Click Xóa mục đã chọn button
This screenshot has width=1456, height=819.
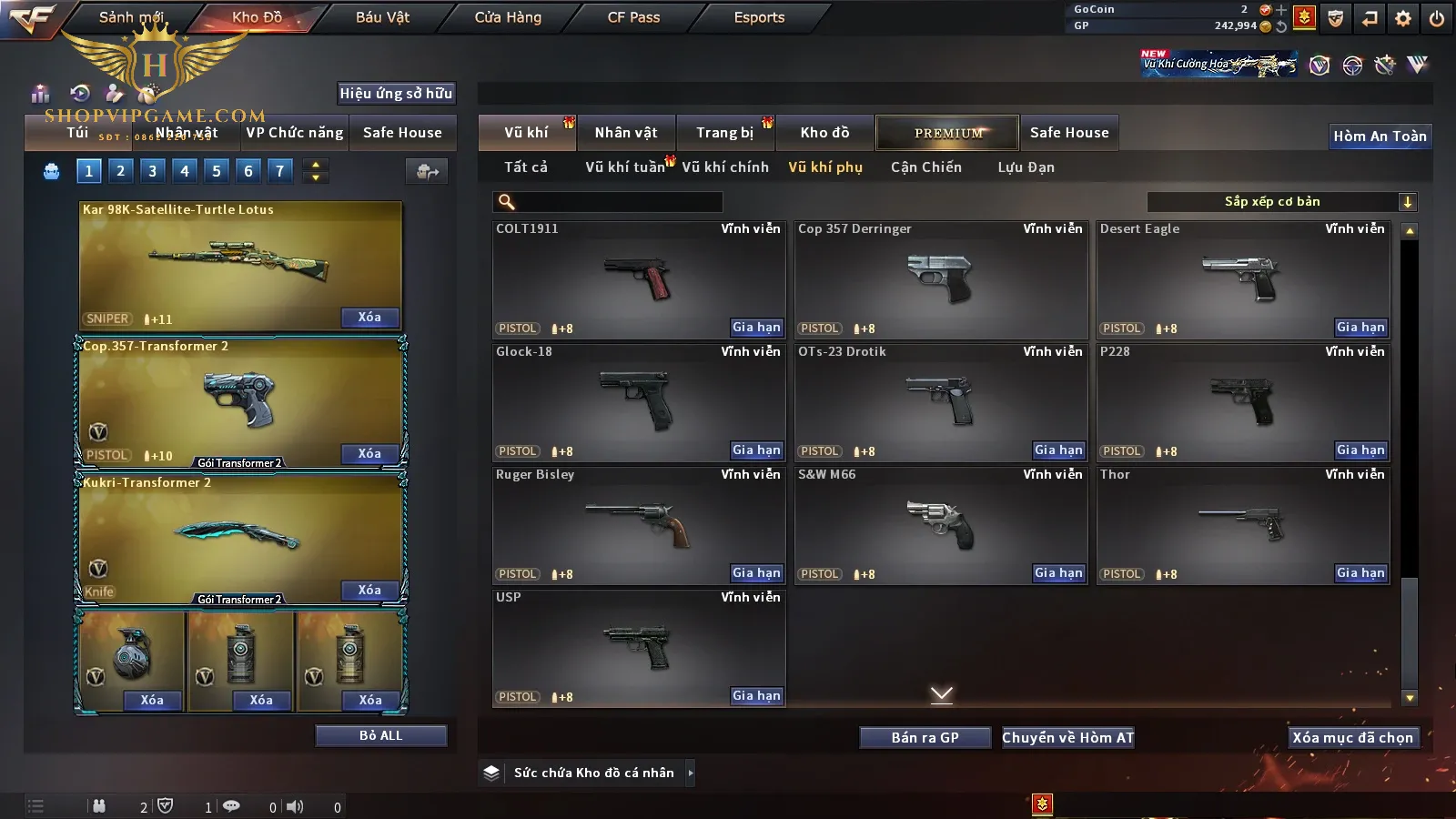coord(1352,738)
